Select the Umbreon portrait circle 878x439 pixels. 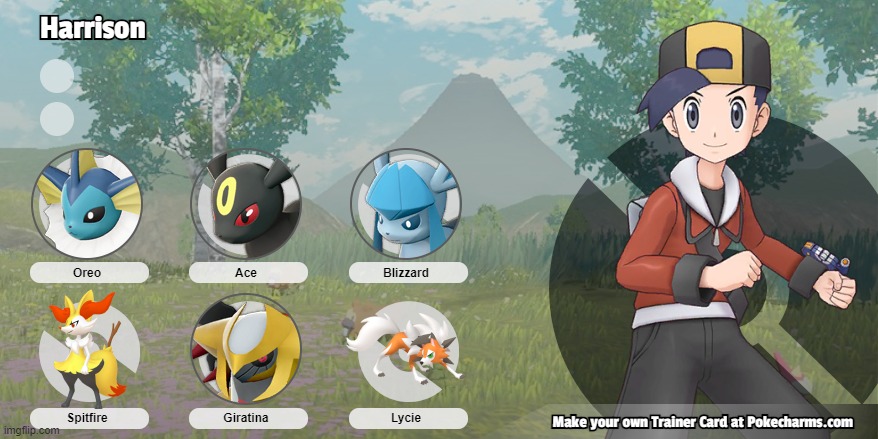246,204
